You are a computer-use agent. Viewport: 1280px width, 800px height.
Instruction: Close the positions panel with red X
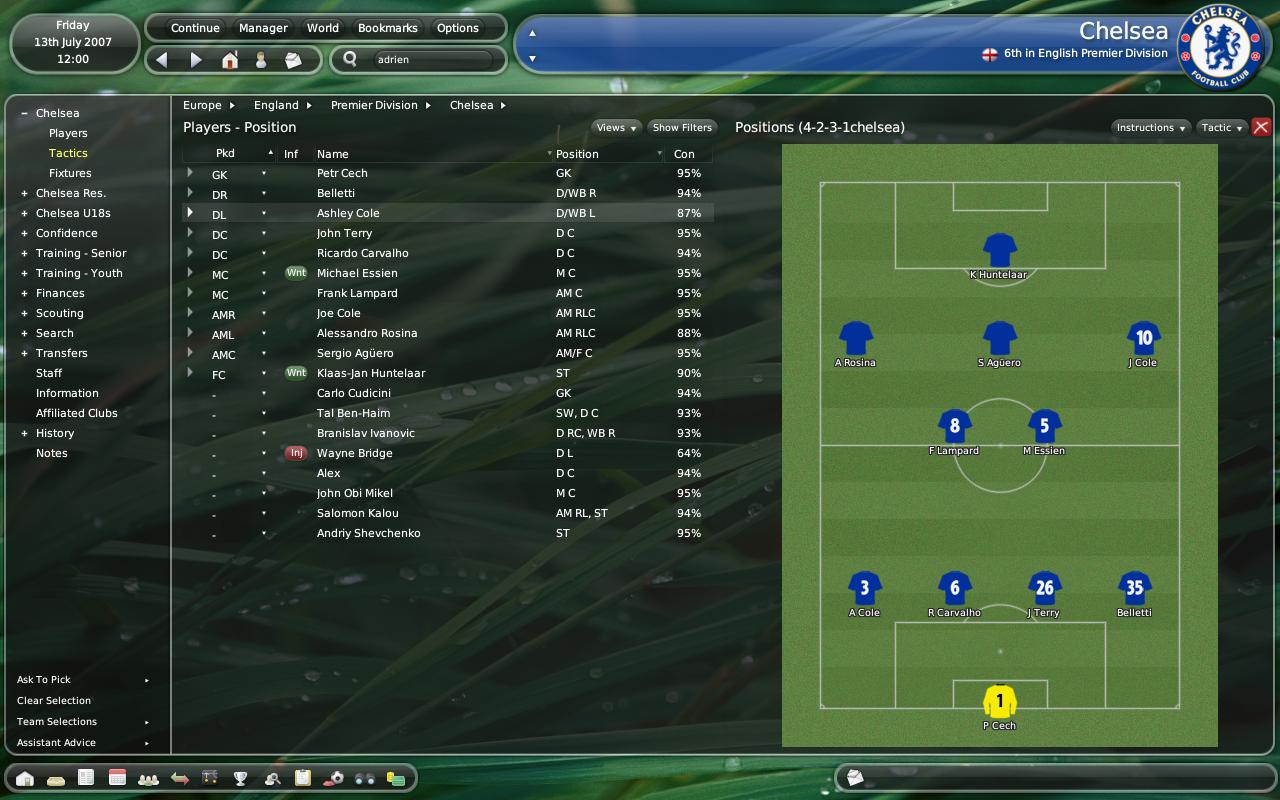[x=1261, y=127]
